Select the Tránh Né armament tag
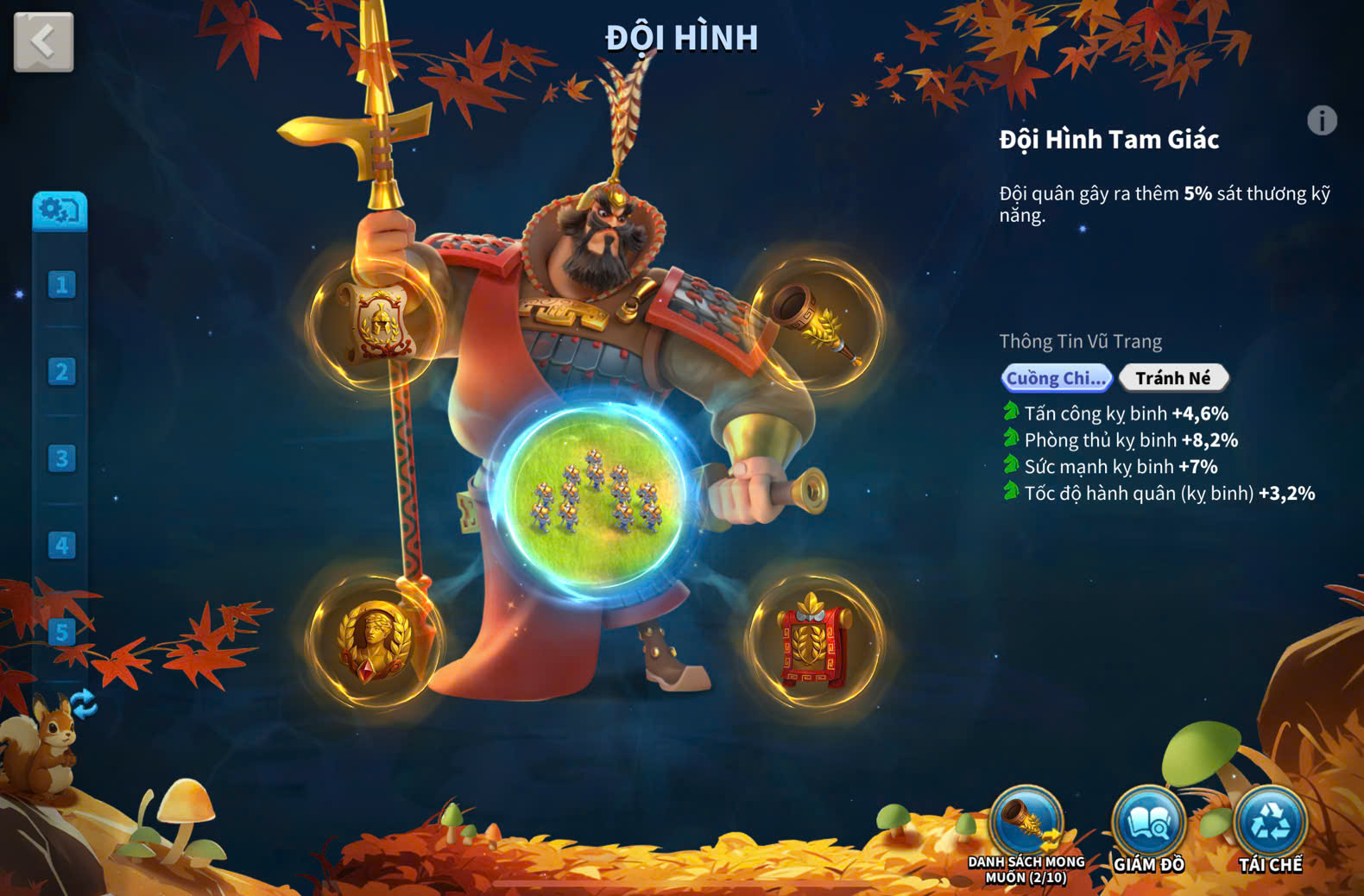1364x896 pixels. click(1172, 378)
